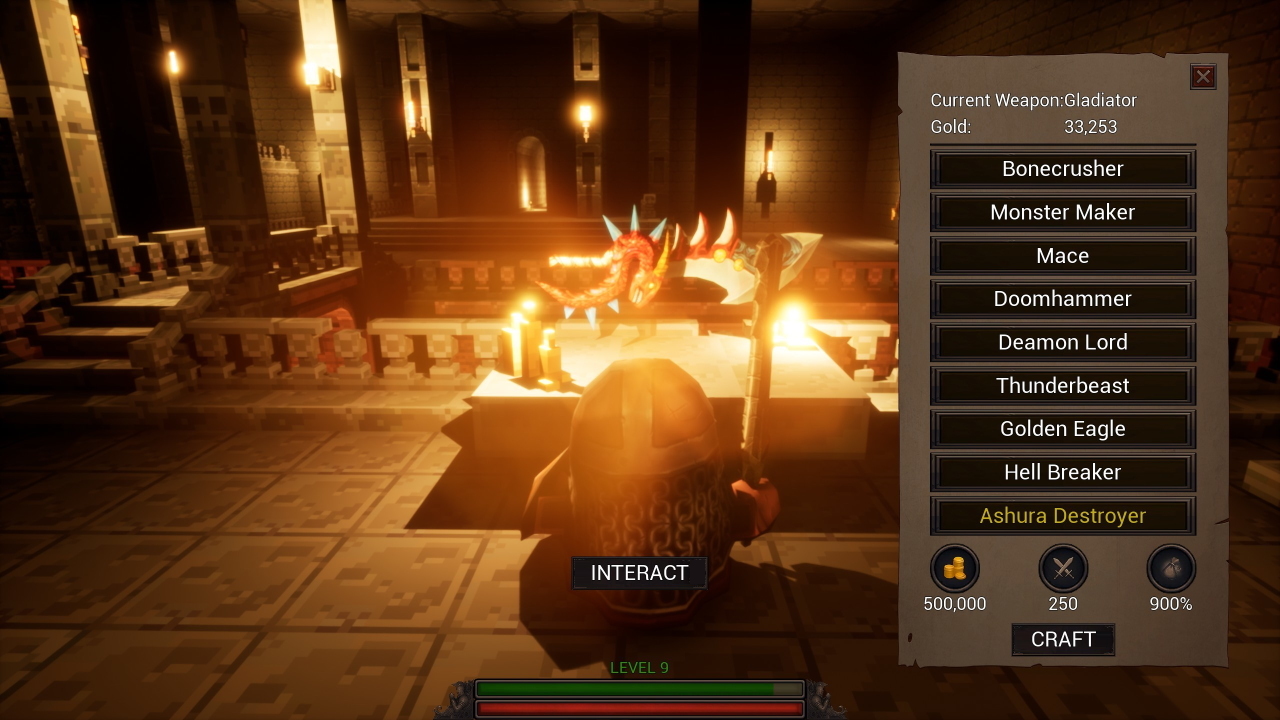Viewport: 1280px width, 720px height.
Task: Select the Mace weapon
Action: click(x=1062, y=255)
